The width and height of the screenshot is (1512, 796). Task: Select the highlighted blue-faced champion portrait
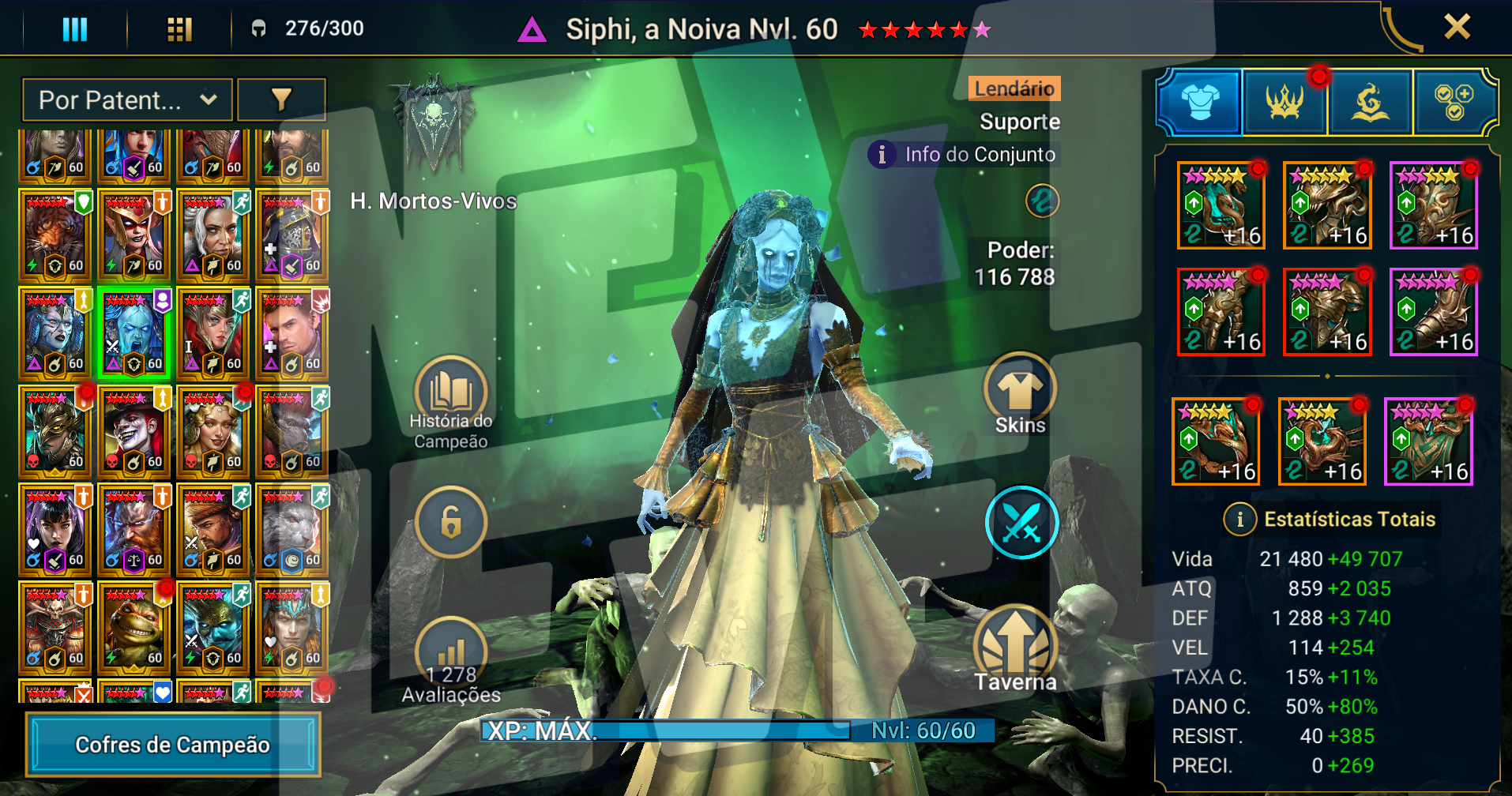[134, 333]
